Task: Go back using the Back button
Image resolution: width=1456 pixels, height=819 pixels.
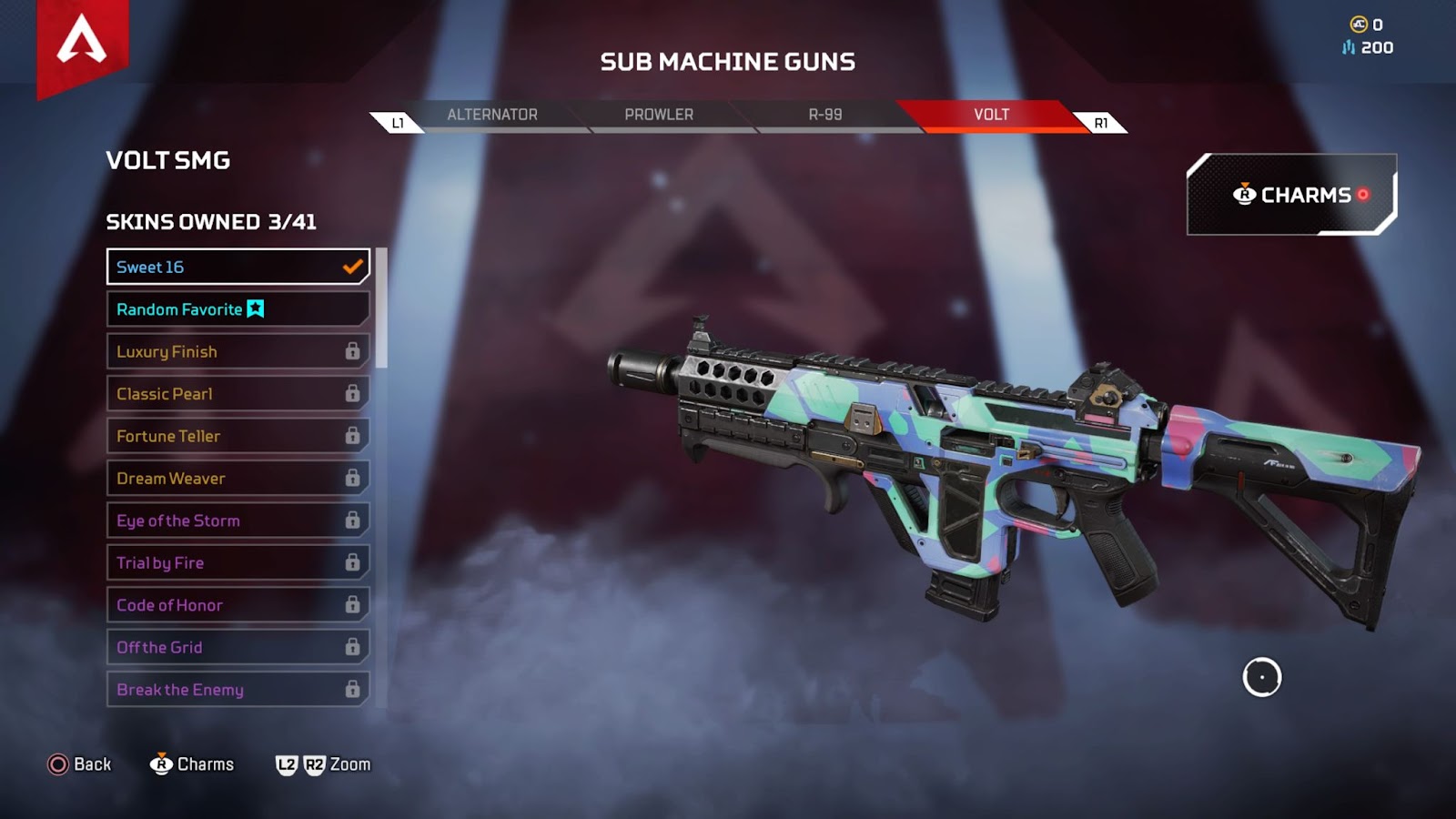Action: click(x=80, y=764)
